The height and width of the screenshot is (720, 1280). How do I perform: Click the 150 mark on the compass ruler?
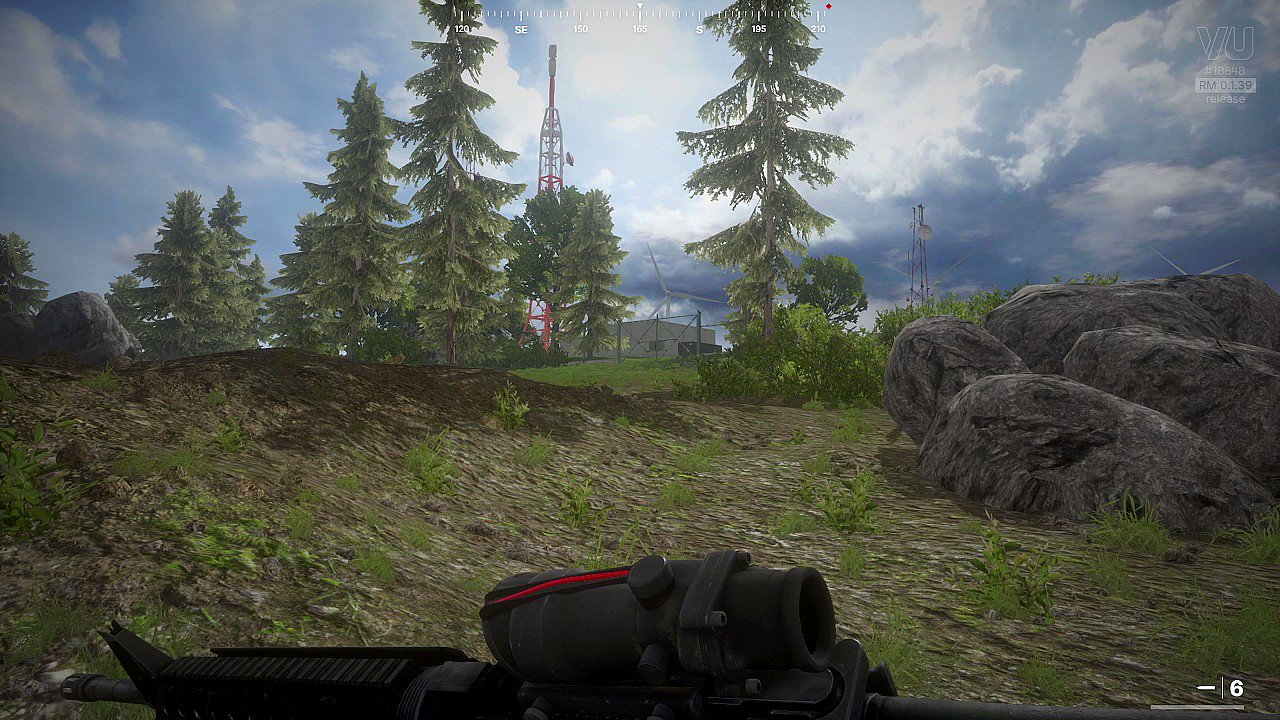(579, 29)
